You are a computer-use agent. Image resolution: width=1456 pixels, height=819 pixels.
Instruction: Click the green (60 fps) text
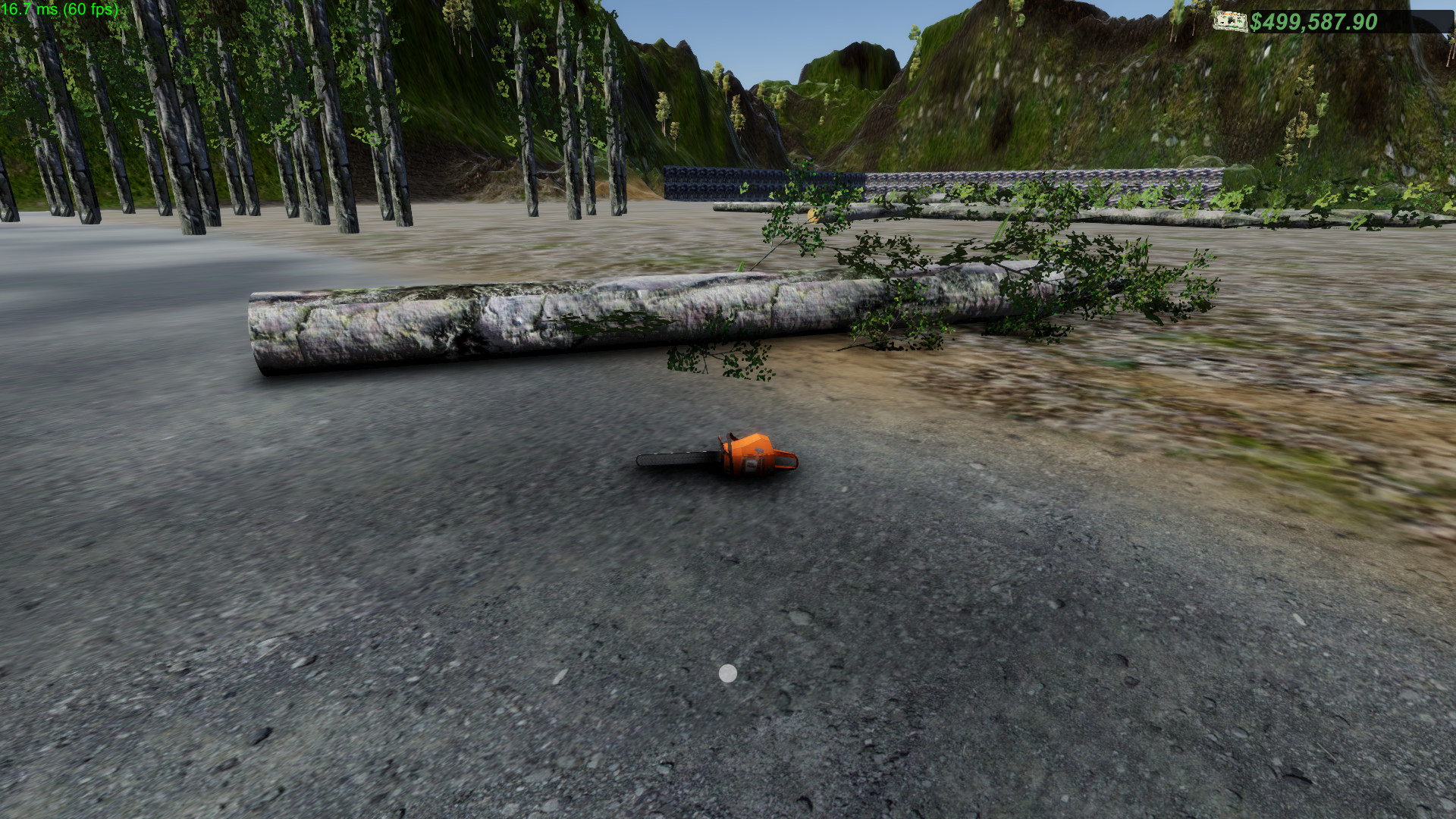[89, 9]
